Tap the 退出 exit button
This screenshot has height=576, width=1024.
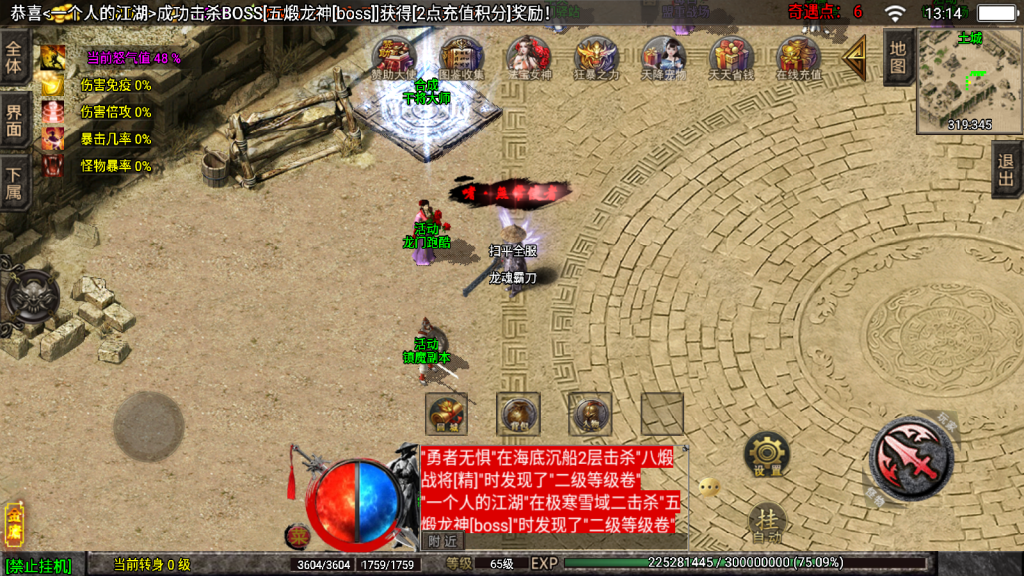pyautogui.click(x=1007, y=169)
